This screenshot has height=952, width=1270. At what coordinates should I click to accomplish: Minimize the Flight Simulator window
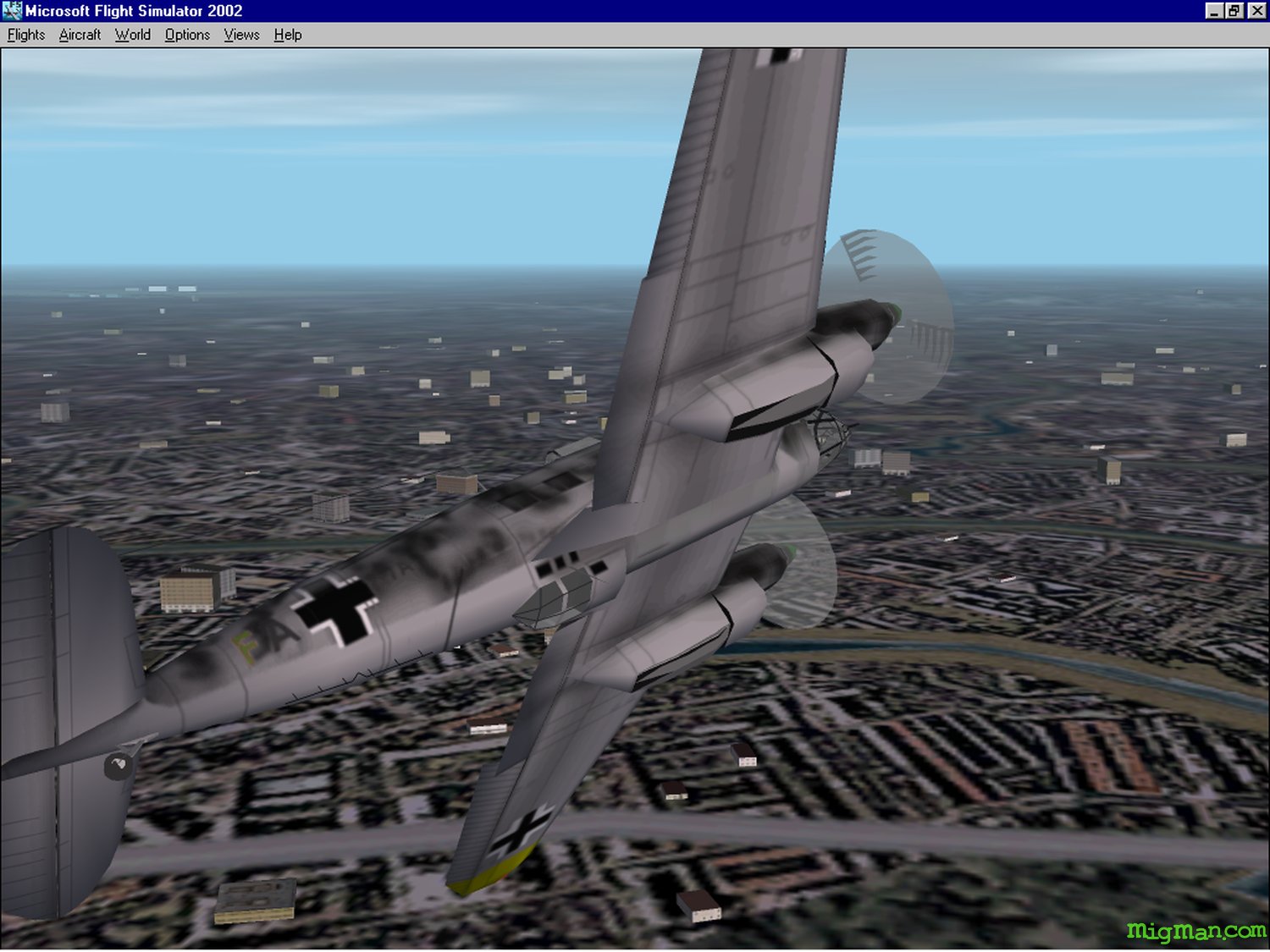1215,11
